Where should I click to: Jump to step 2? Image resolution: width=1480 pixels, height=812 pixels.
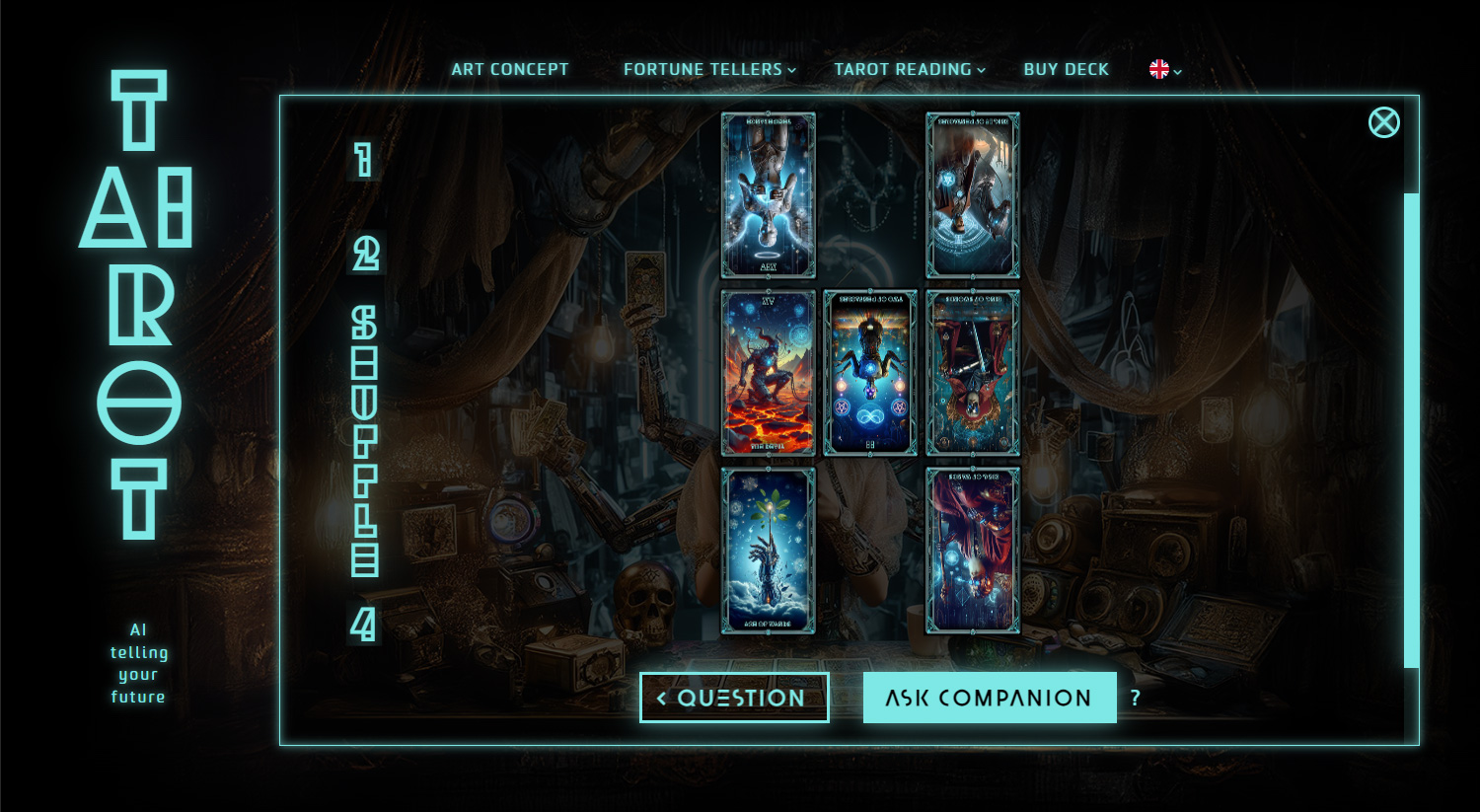click(365, 254)
